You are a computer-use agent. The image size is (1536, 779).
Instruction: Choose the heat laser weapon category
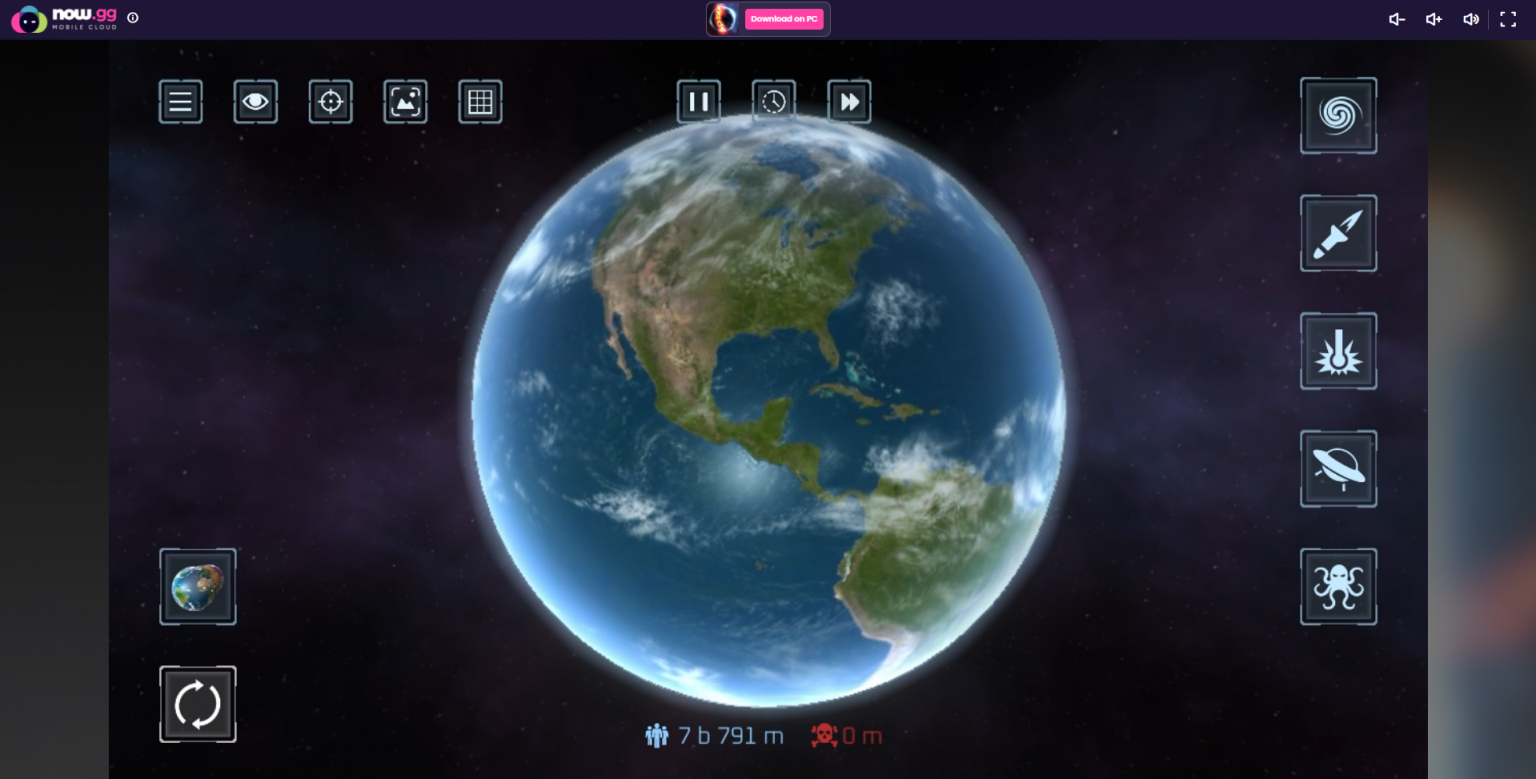point(1338,351)
